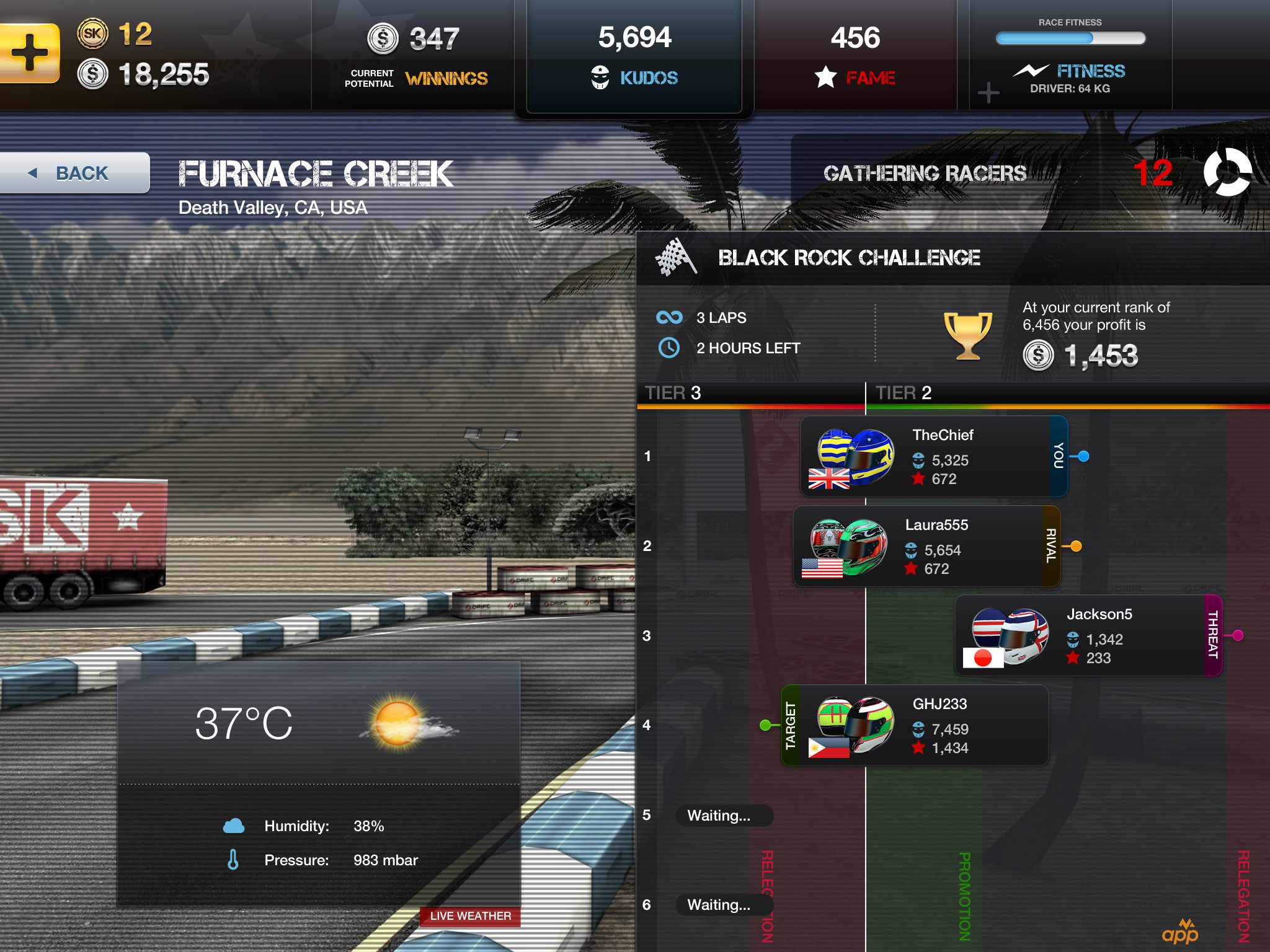The height and width of the screenshot is (952, 1270).
Task: Click the orange app logo watermark
Action: point(1180,932)
